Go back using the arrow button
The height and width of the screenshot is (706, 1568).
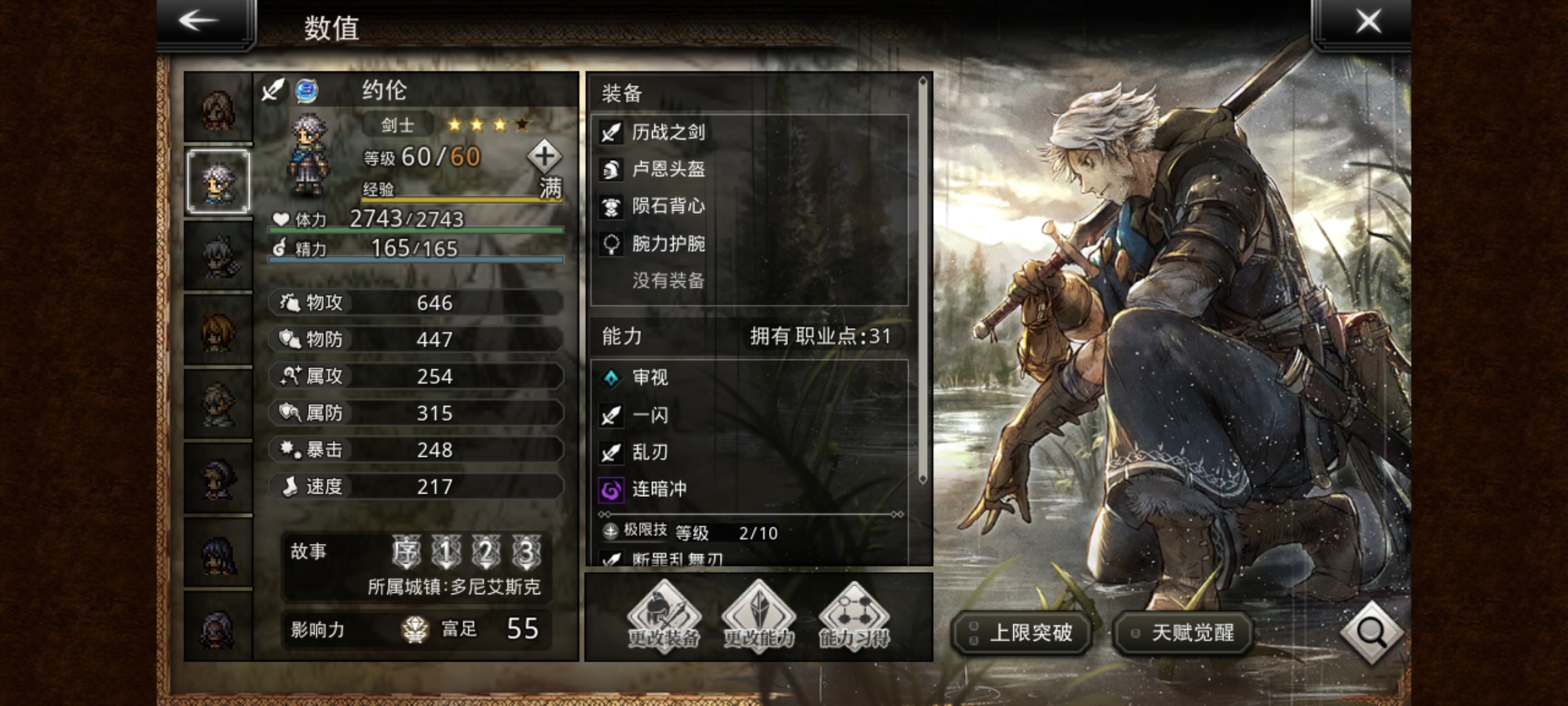[200, 21]
